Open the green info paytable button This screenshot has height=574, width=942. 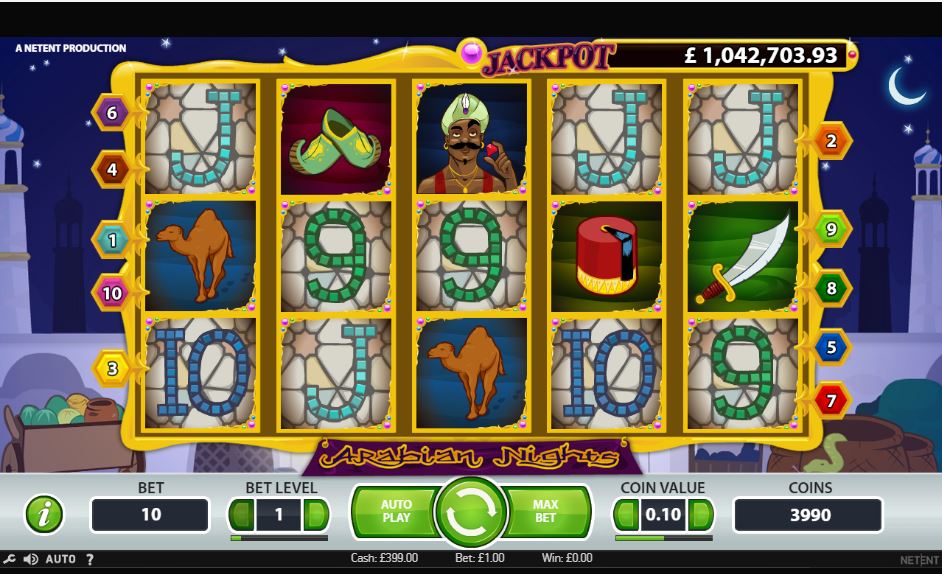point(43,514)
